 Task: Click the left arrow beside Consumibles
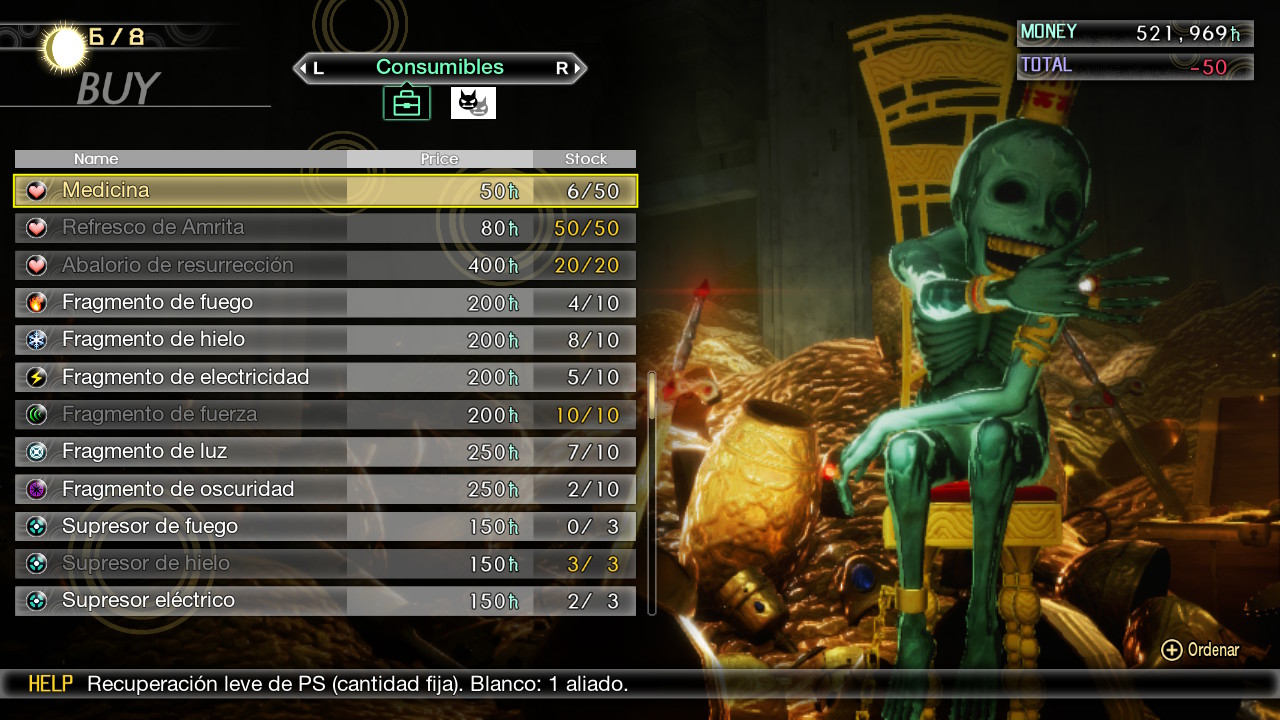(303, 68)
